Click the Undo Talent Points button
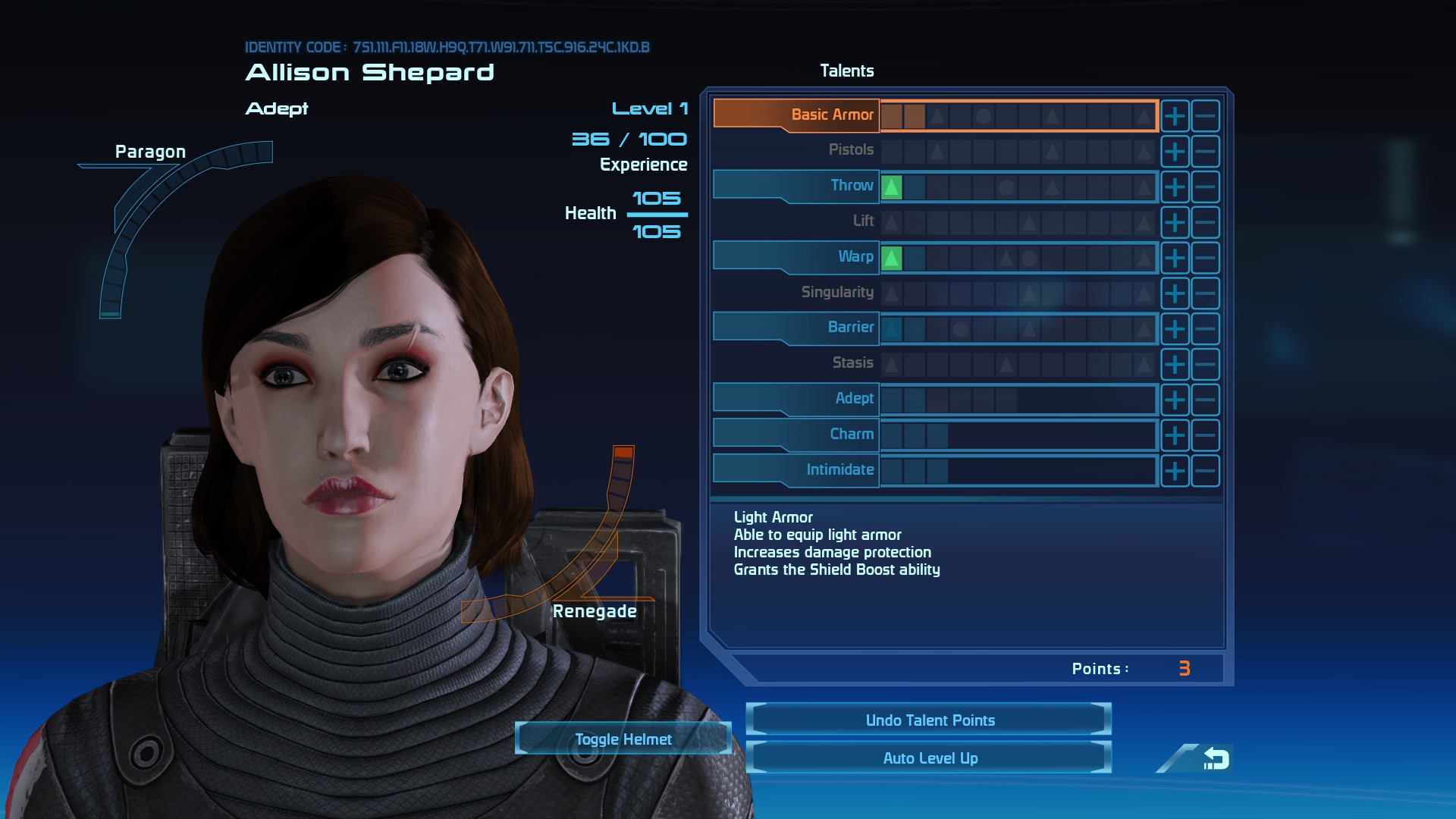Image resolution: width=1456 pixels, height=819 pixels. 929,720
